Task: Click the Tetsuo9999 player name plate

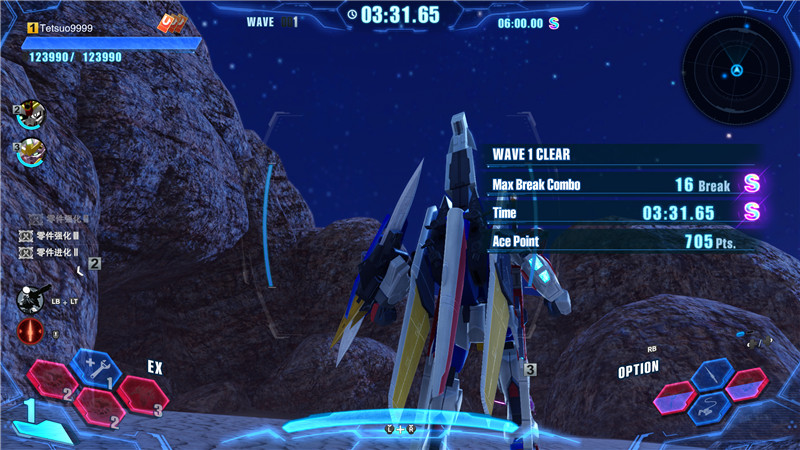Action: coord(62,30)
